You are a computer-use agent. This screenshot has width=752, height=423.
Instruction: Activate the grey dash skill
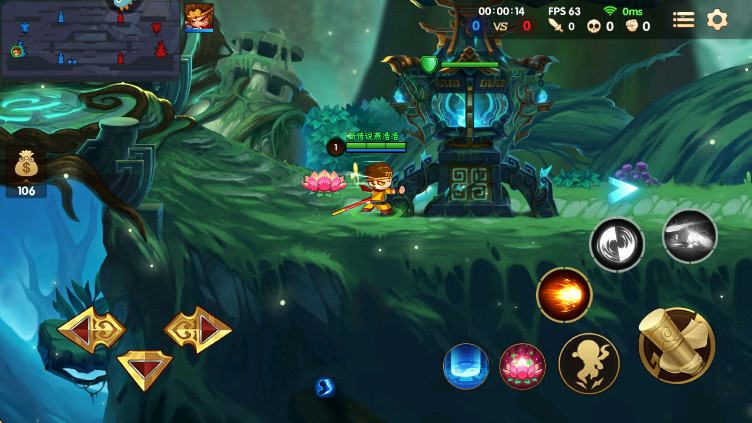click(x=690, y=236)
